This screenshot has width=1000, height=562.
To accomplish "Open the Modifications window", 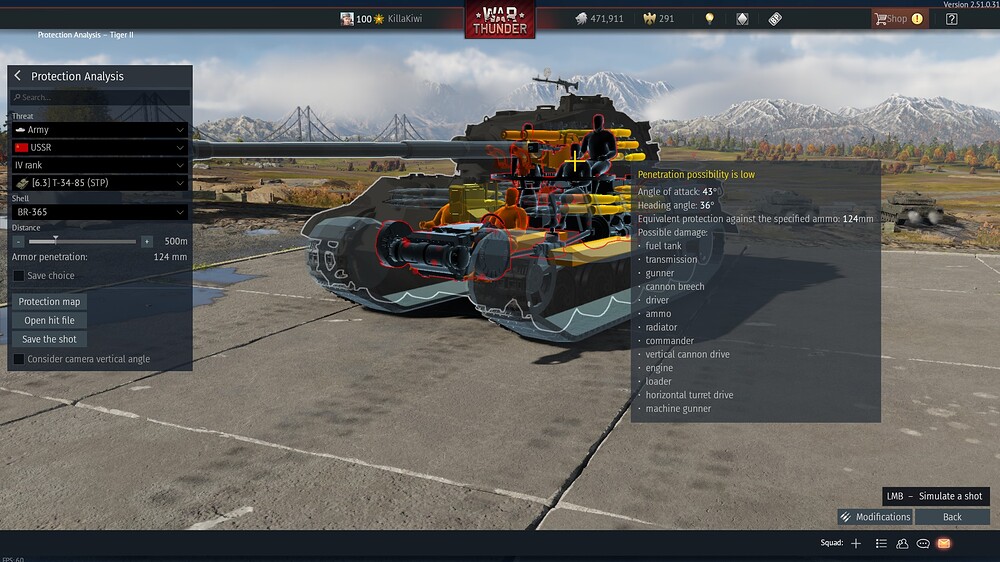I will coord(875,517).
